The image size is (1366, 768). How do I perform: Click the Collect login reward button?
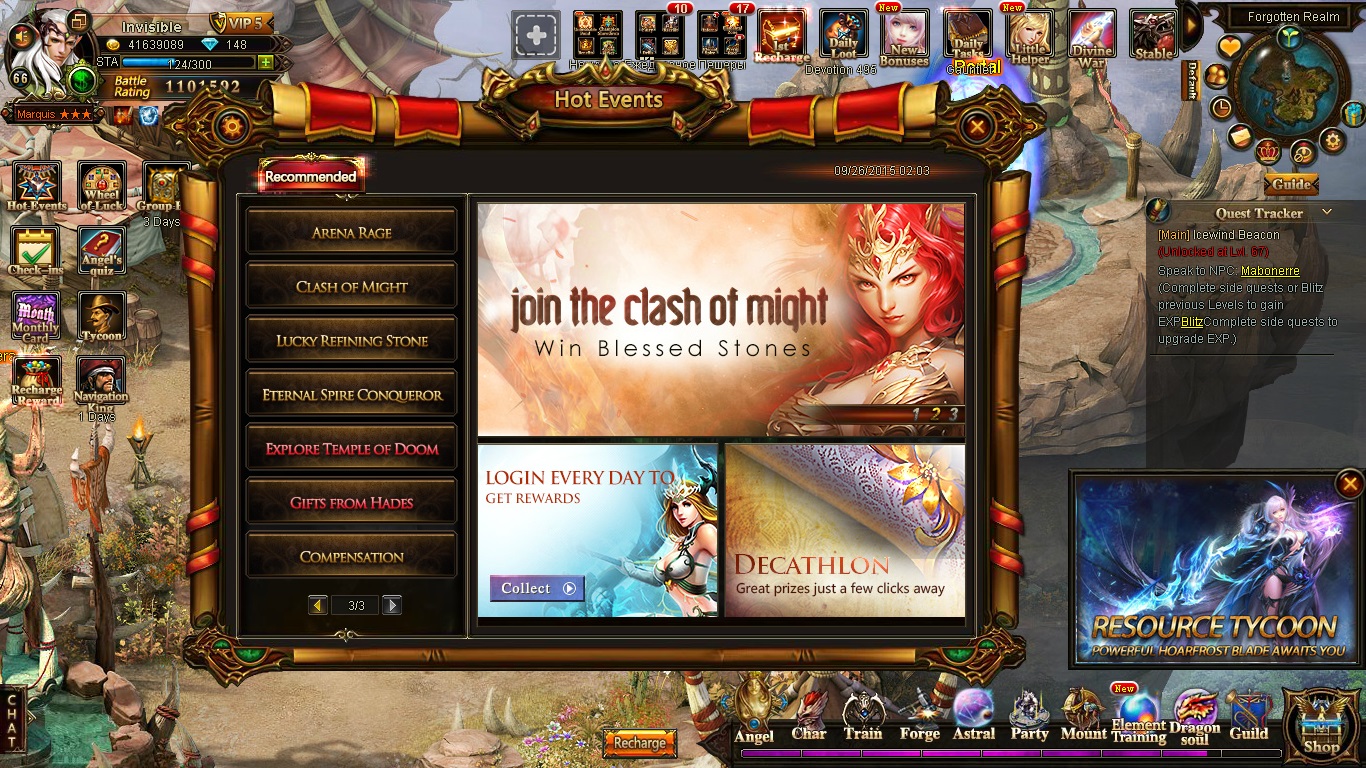coord(537,588)
